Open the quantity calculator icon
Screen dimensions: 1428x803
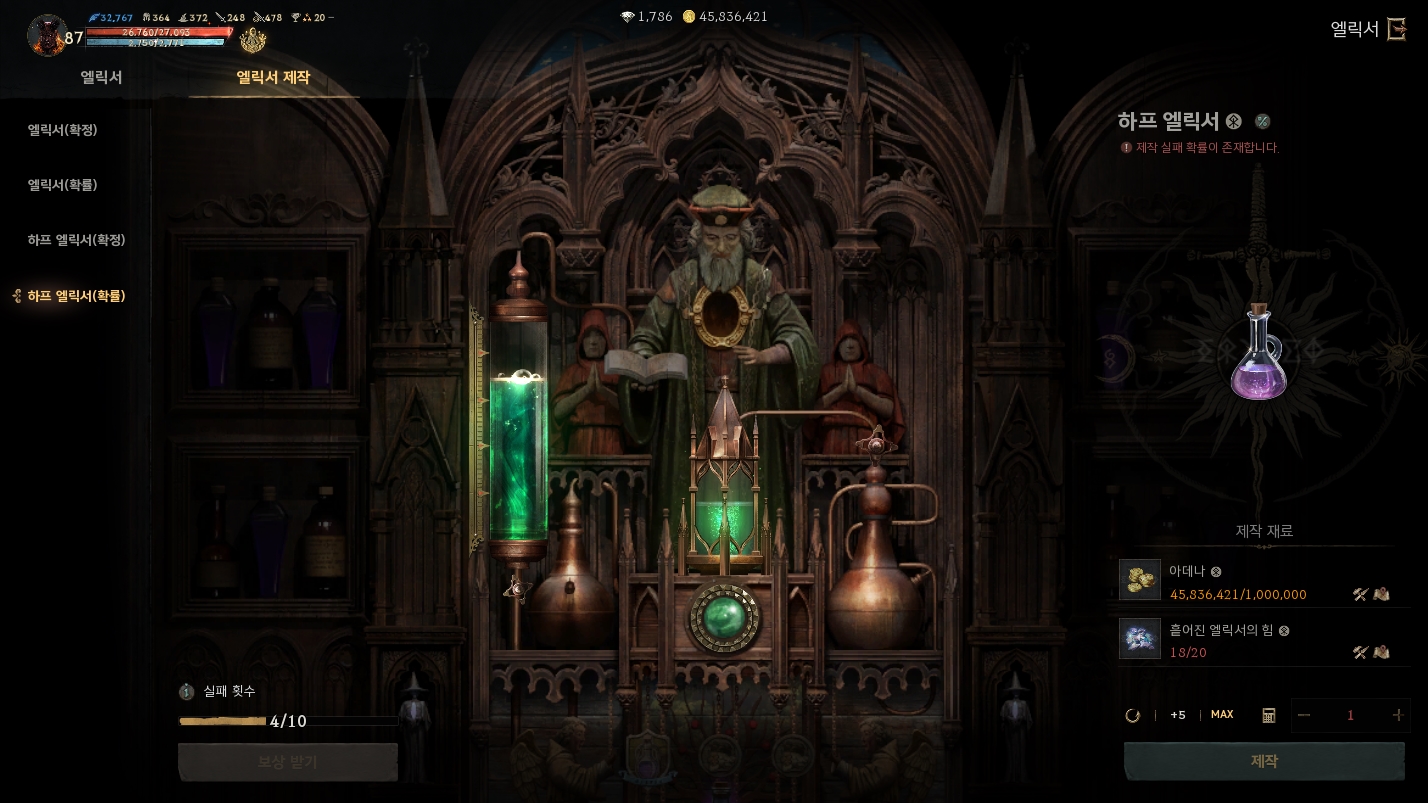point(1269,715)
